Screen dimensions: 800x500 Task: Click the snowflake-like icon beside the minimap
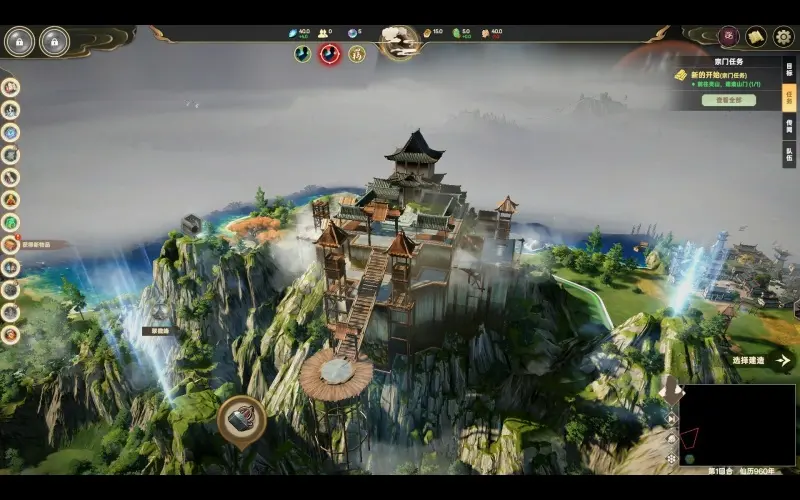coord(671,458)
